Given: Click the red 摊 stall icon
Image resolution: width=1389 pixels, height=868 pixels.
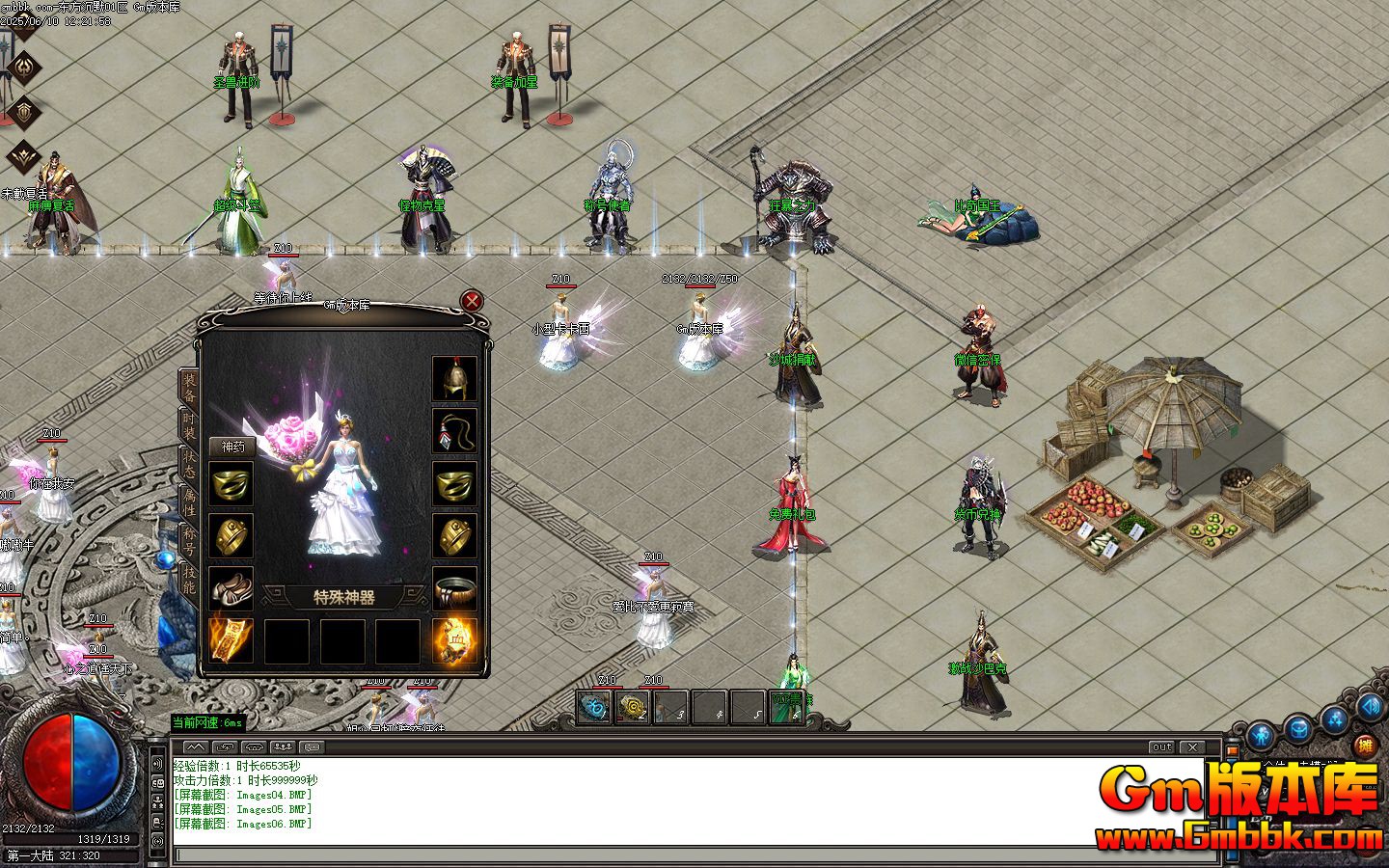Looking at the screenshot, I should pyautogui.click(x=1365, y=745).
